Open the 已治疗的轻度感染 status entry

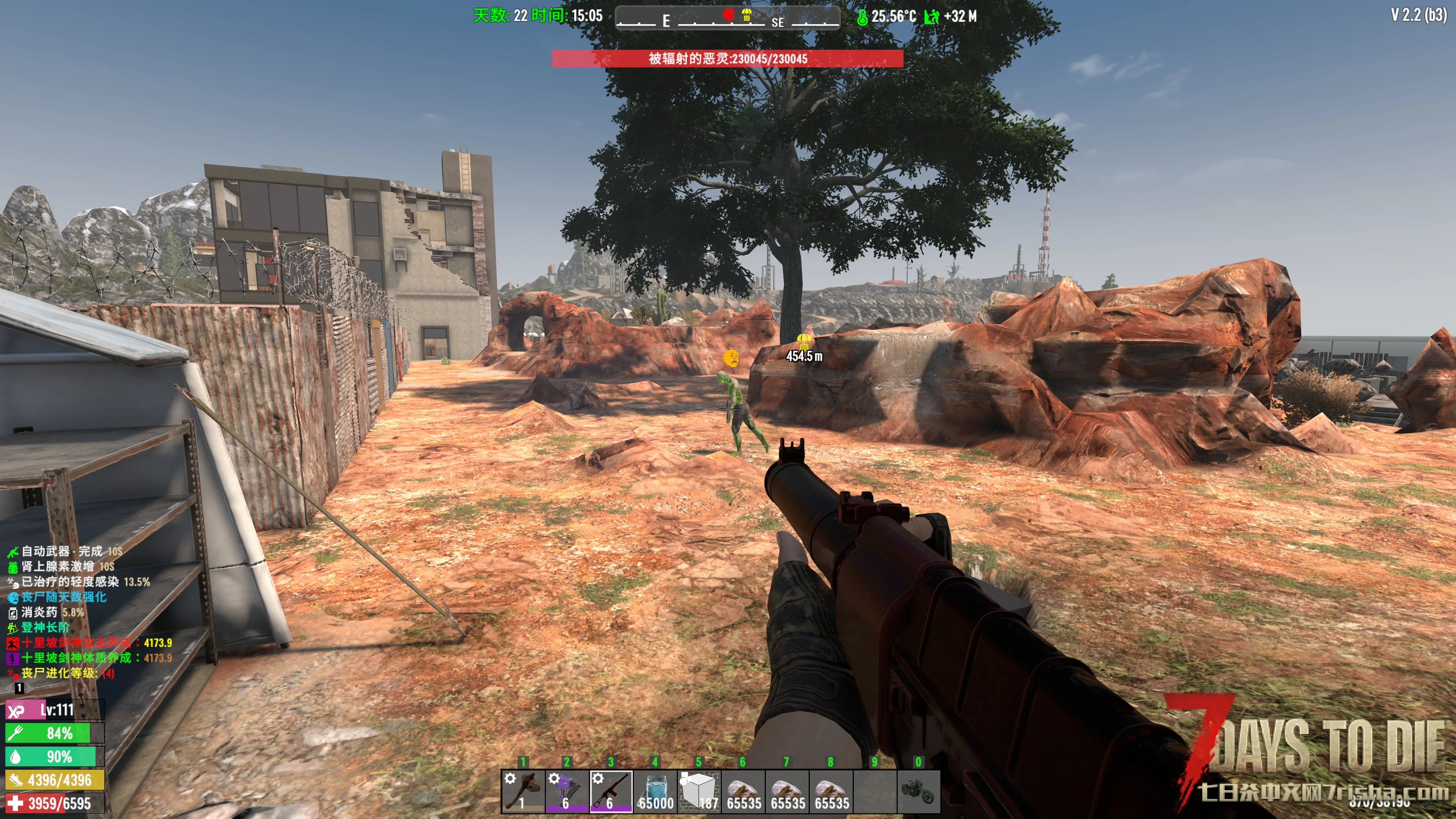click(x=13, y=582)
